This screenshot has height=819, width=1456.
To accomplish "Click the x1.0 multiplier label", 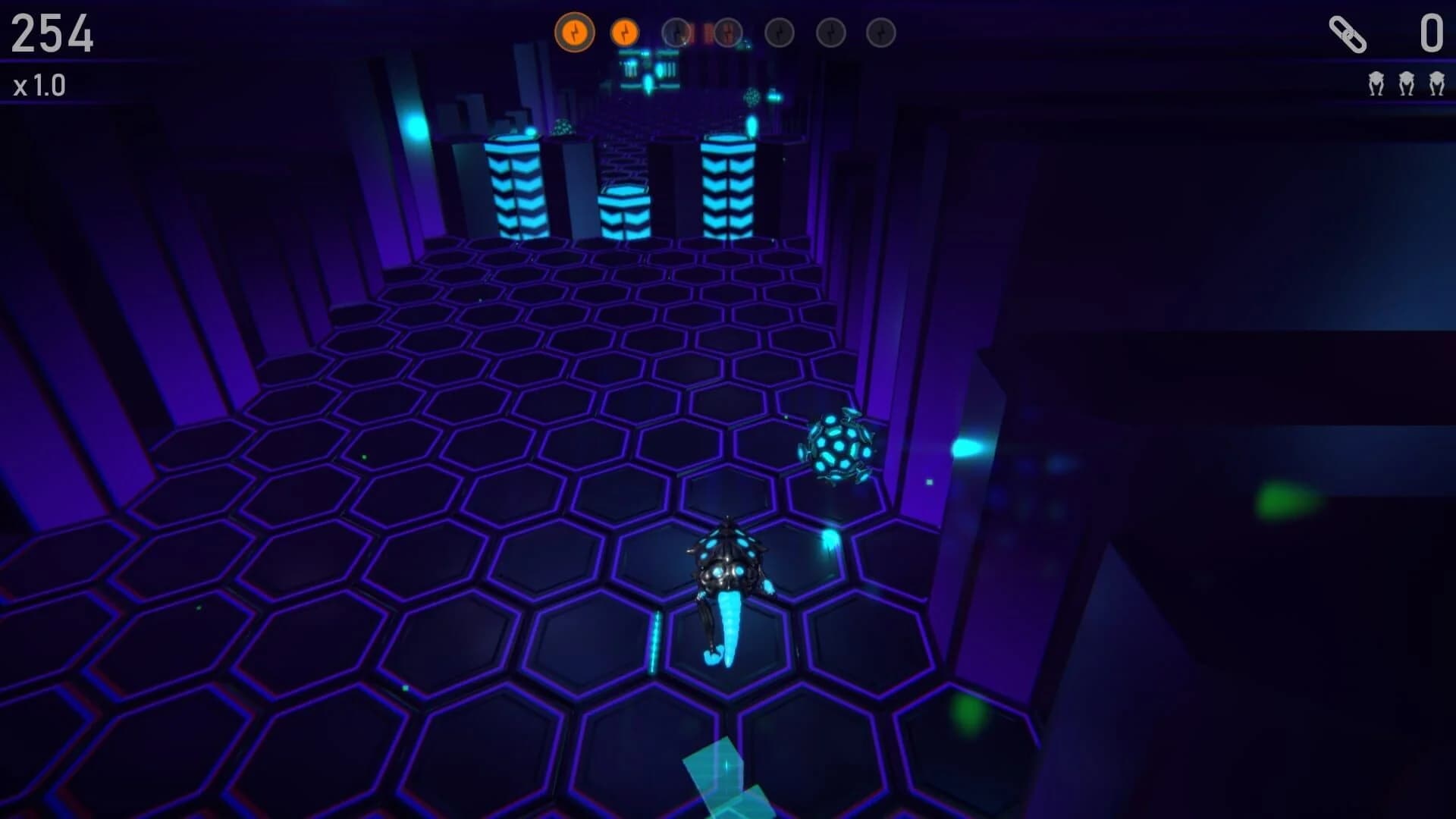I will (39, 86).
